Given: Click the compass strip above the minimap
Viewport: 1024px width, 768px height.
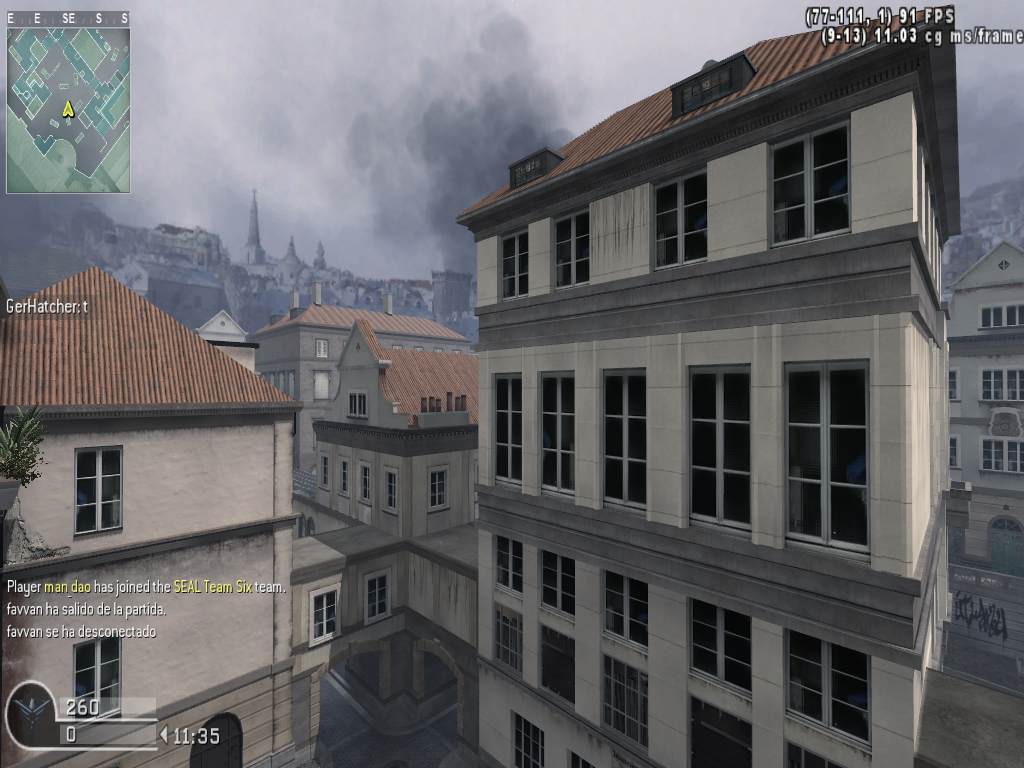Looking at the screenshot, I should point(68,18).
